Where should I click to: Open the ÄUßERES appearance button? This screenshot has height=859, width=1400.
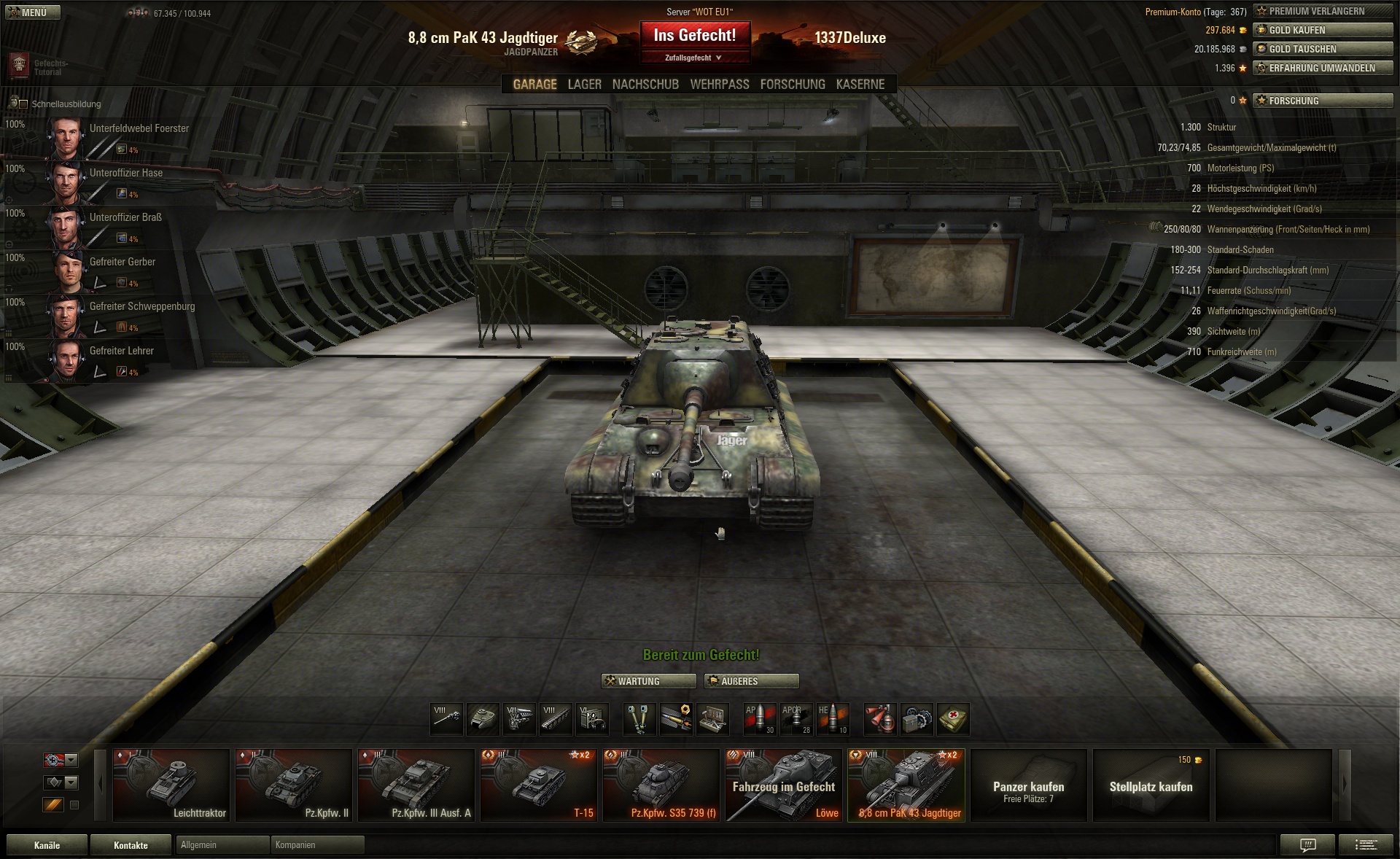(x=751, y=681)
